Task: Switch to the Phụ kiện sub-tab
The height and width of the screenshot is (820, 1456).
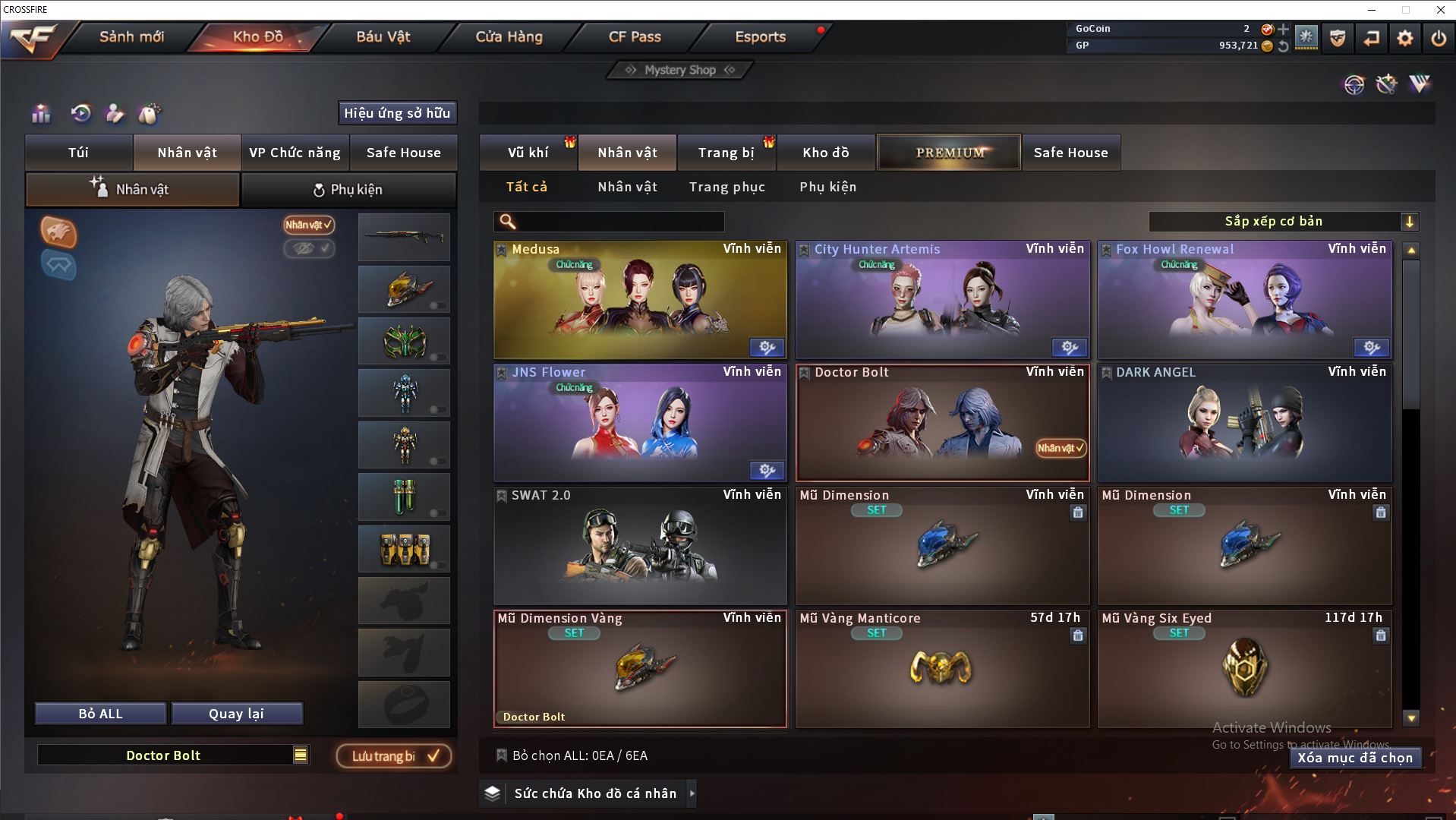Action: (x=348, y=190)
